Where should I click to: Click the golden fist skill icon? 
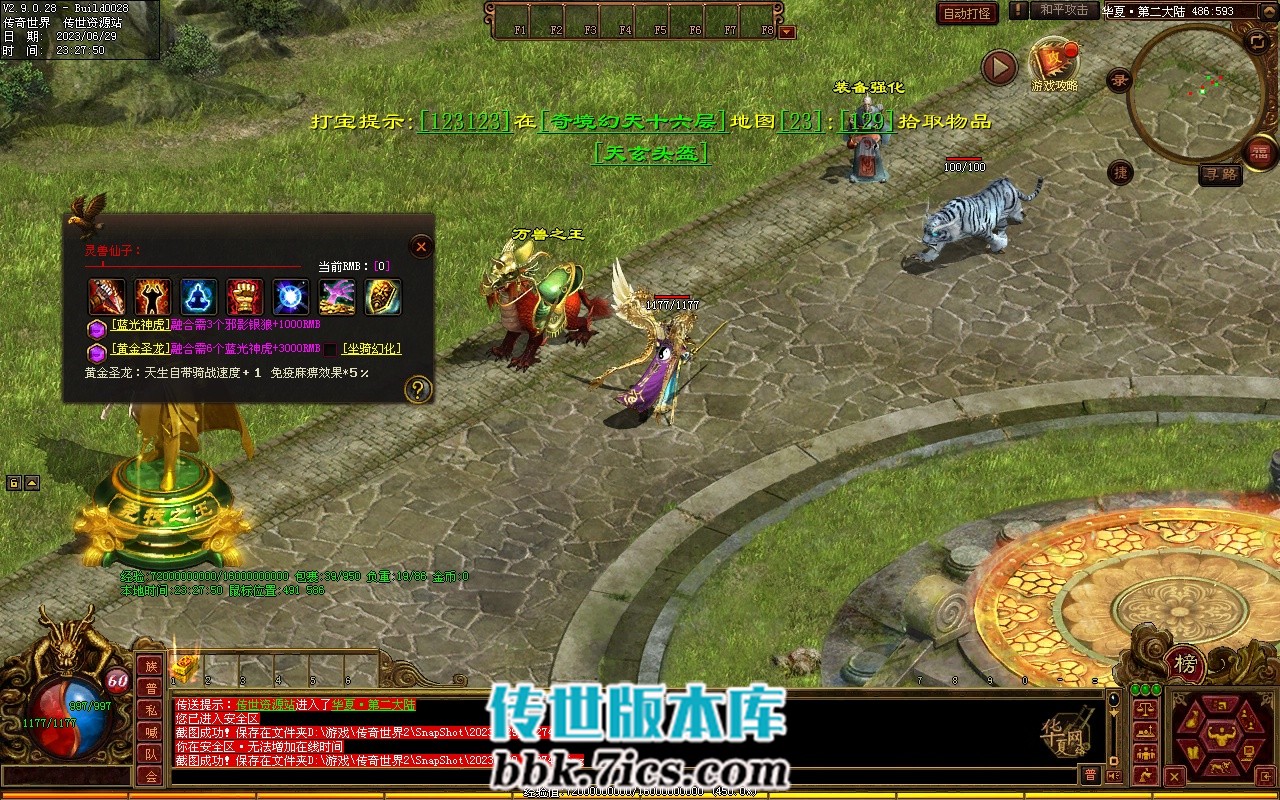tap(244, 297)
